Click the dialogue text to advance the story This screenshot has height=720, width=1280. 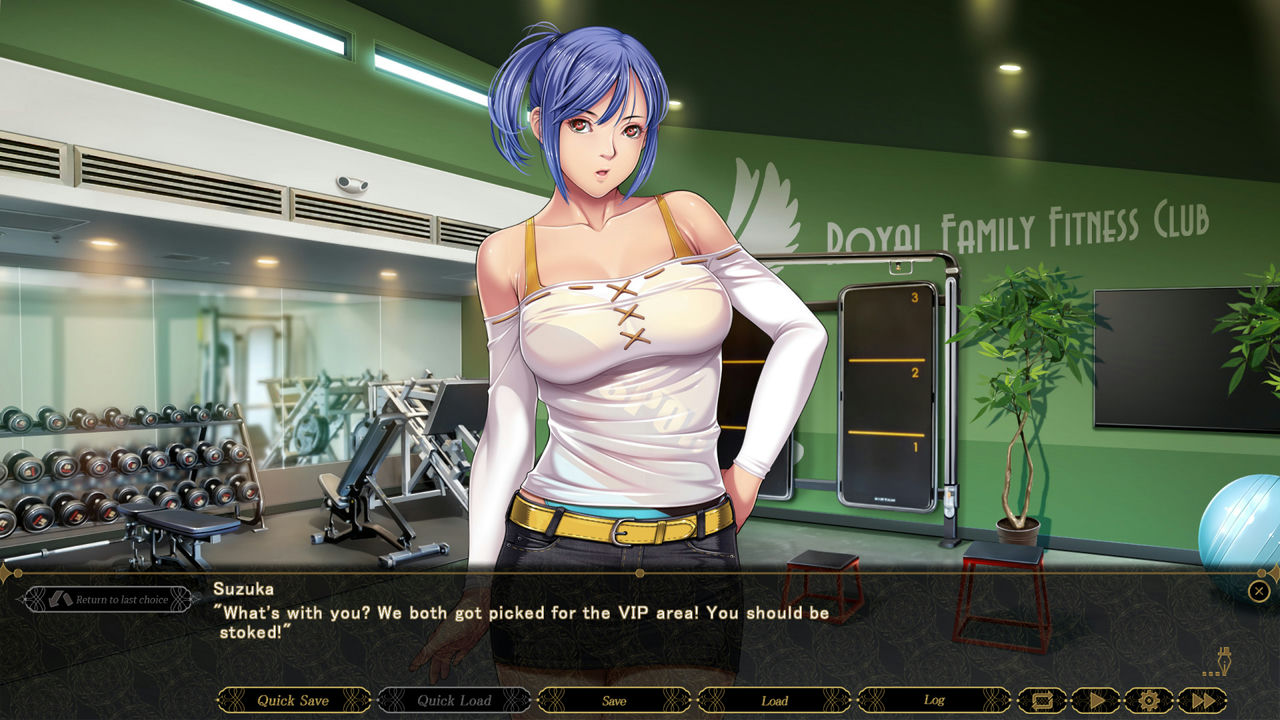520,618
